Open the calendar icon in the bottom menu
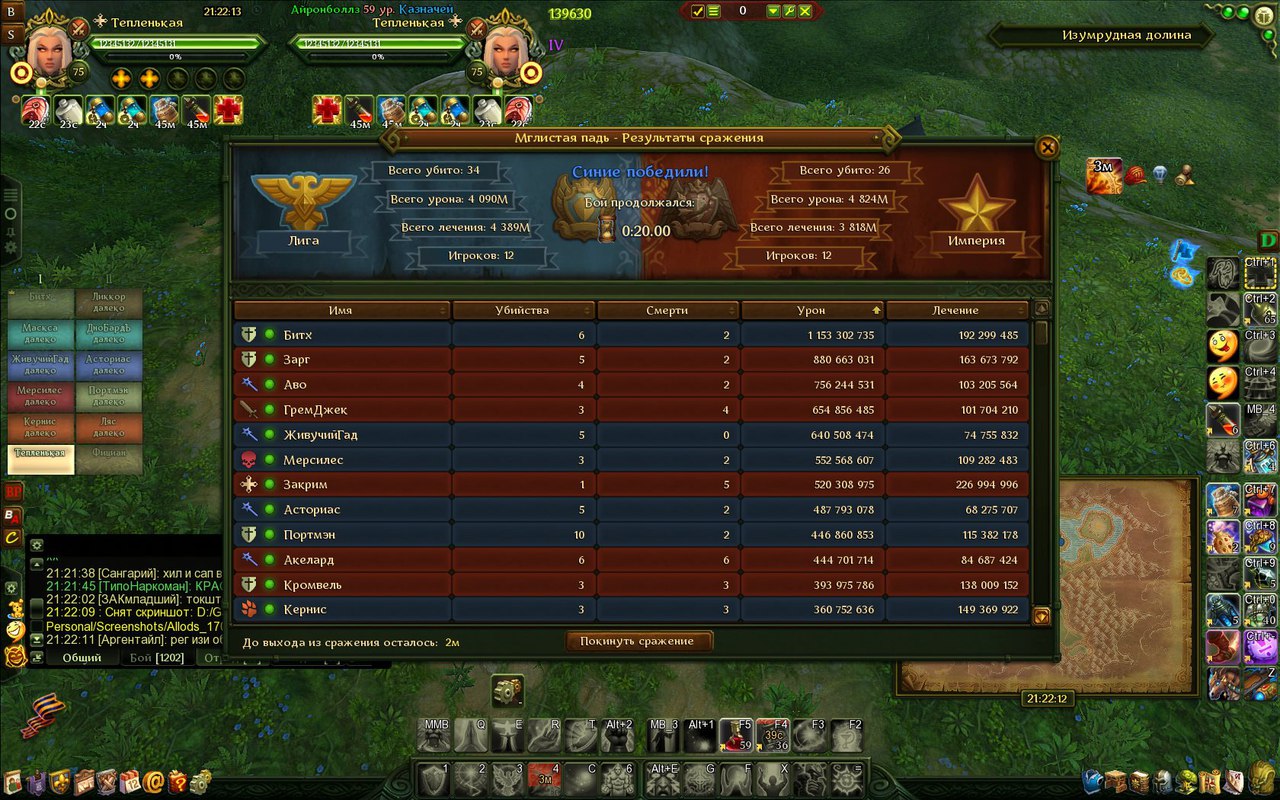 coord(130,781)
